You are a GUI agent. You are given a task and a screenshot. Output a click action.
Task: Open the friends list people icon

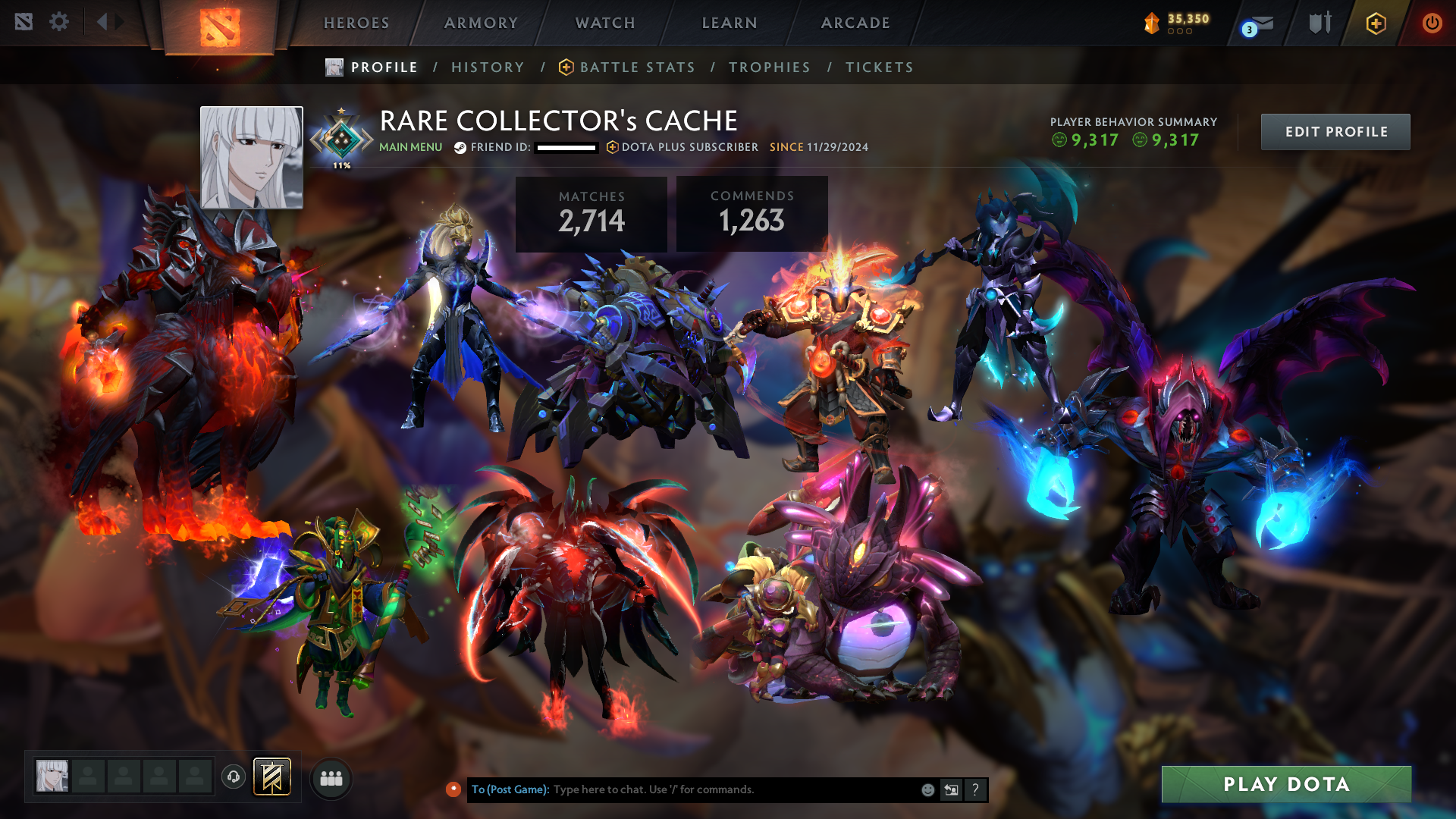(x=331, y=778)
